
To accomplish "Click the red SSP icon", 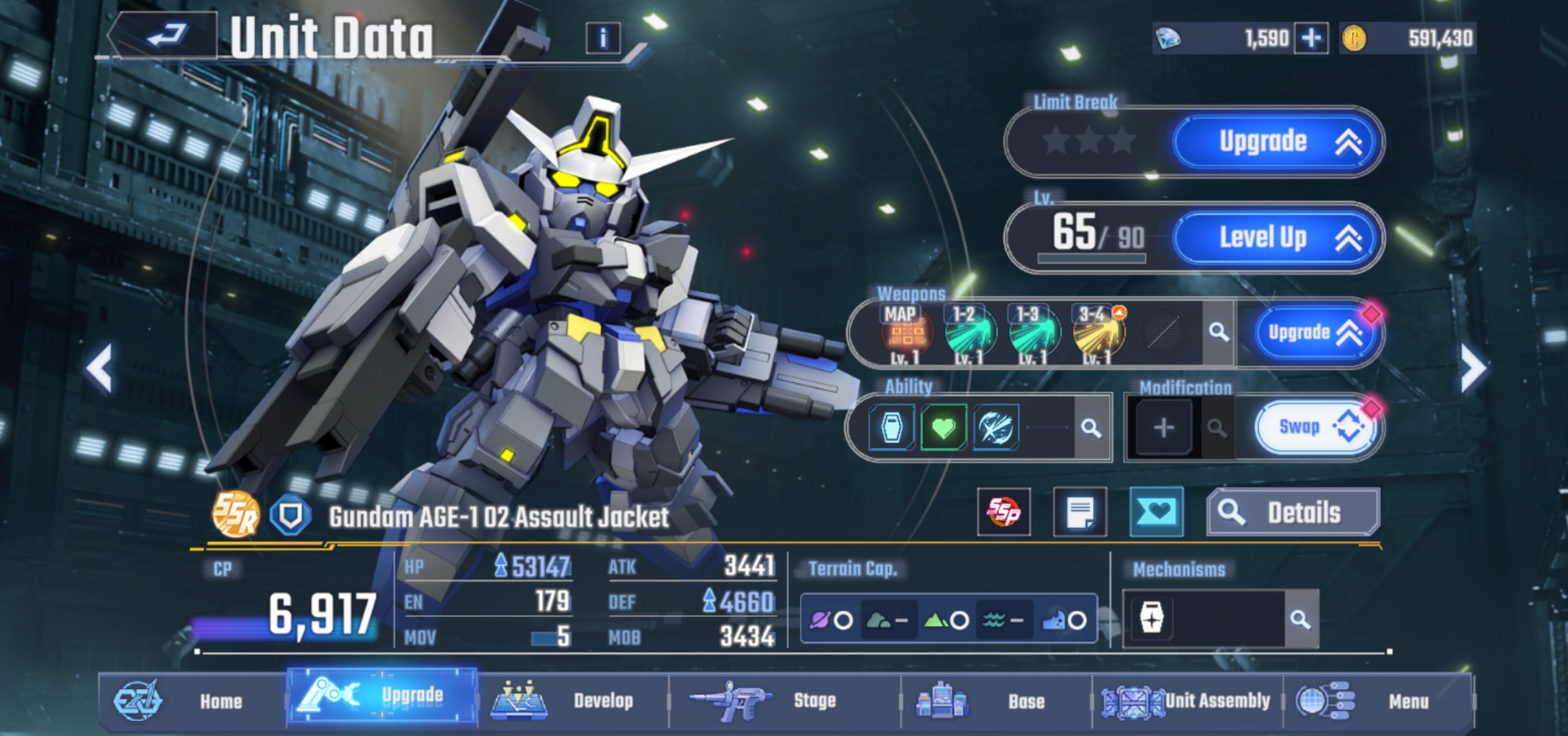I will click(1004, 513).
